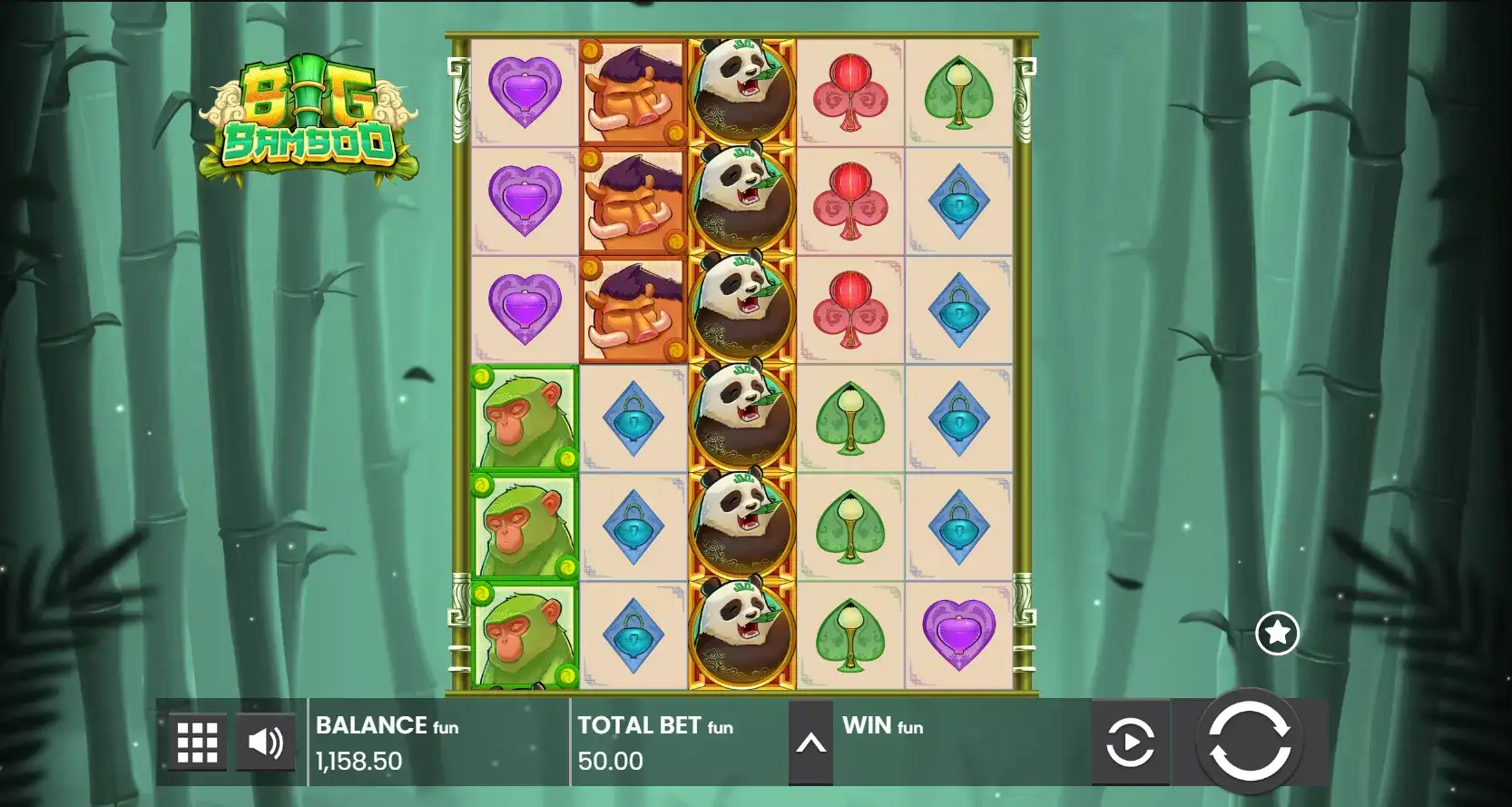Open the settings from the grid menu

[196, 741]
